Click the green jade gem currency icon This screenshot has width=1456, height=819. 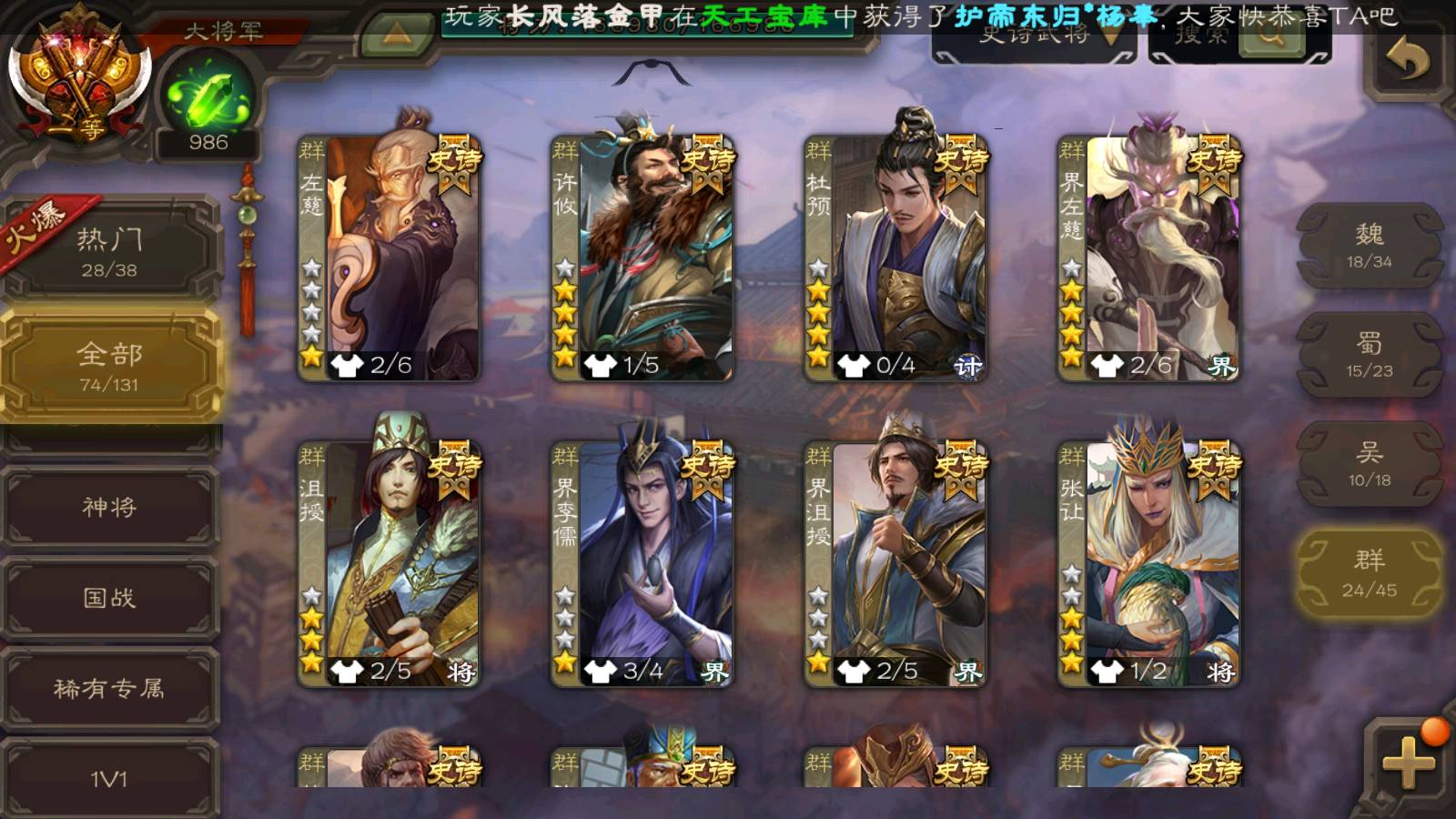click(208, 98)
